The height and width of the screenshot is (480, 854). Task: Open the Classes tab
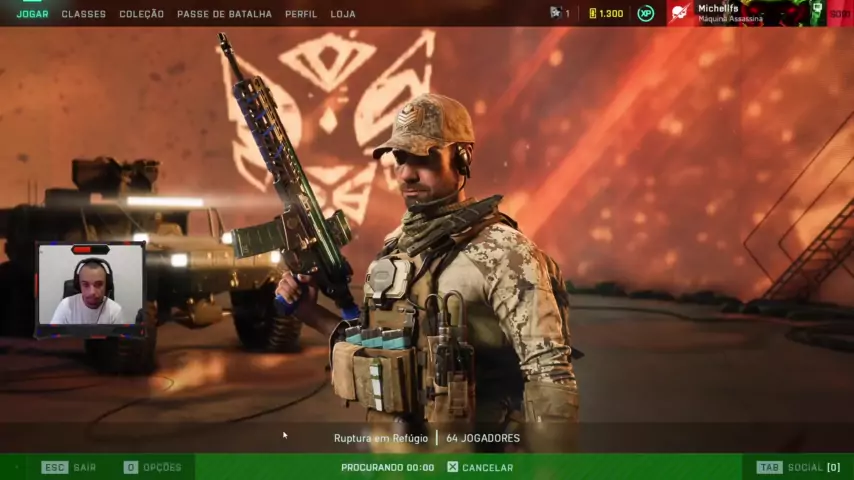pyautogui.click(x=83, y=14)
